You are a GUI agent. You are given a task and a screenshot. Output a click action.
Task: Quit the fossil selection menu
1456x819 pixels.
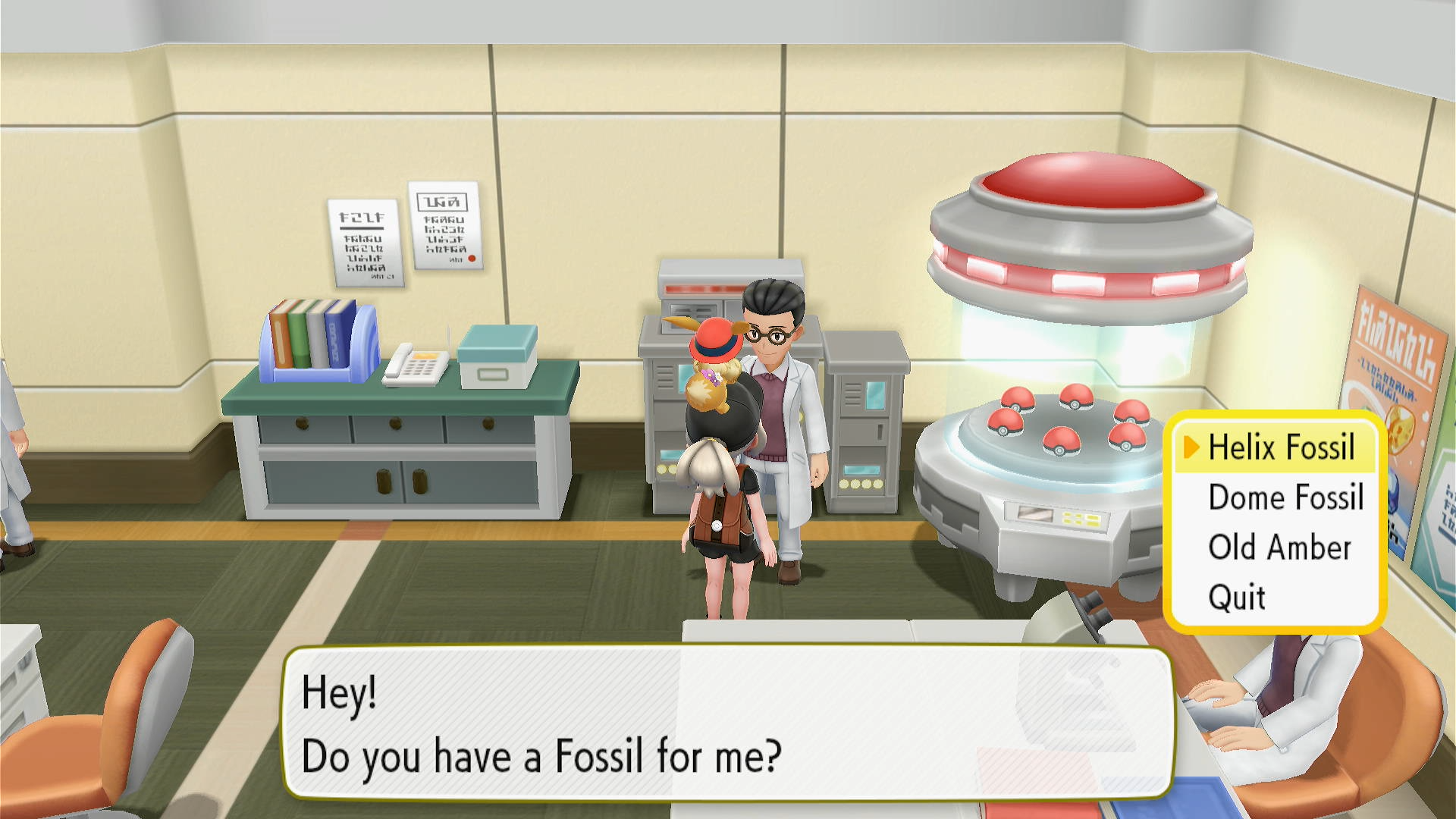pos(1237,598)
